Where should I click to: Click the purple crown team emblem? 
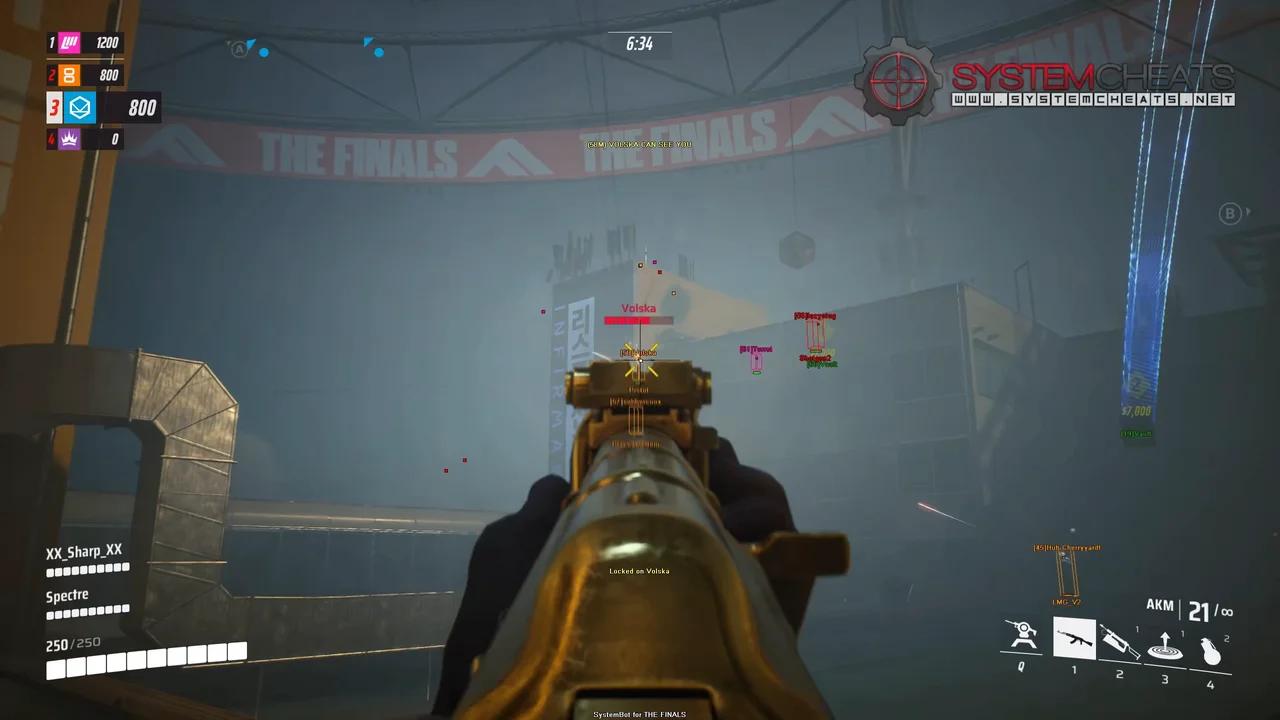pos(68,139)
